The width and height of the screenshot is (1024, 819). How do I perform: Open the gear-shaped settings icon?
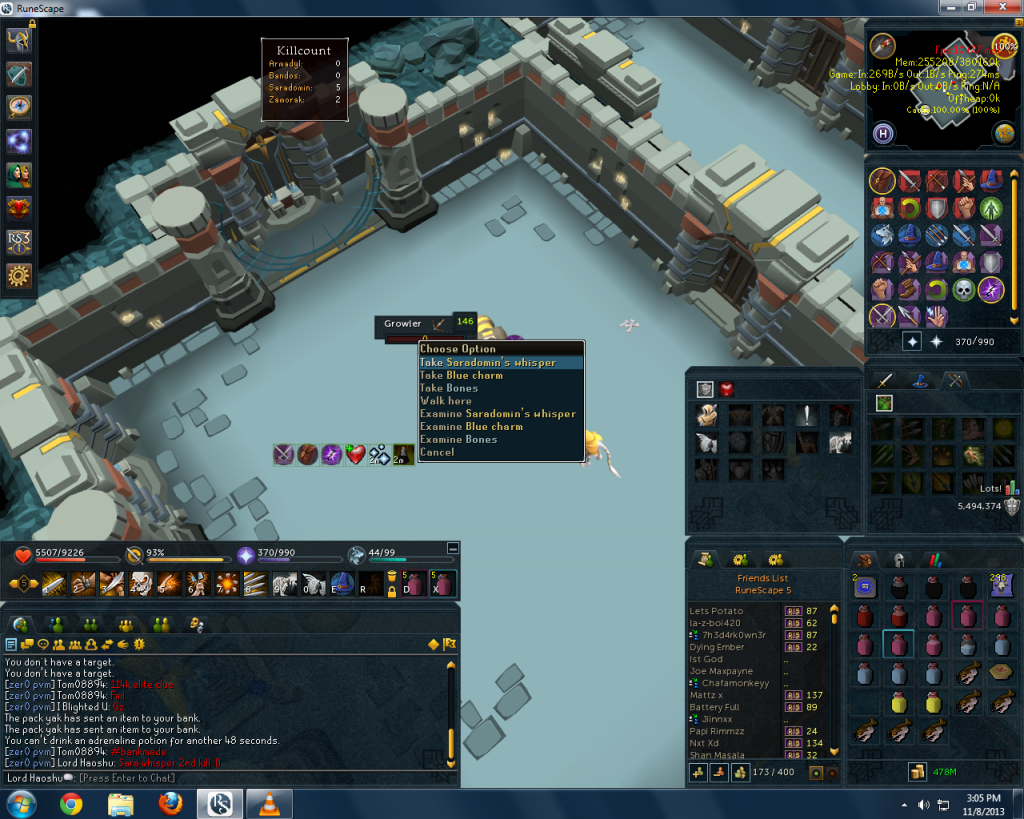19,275
